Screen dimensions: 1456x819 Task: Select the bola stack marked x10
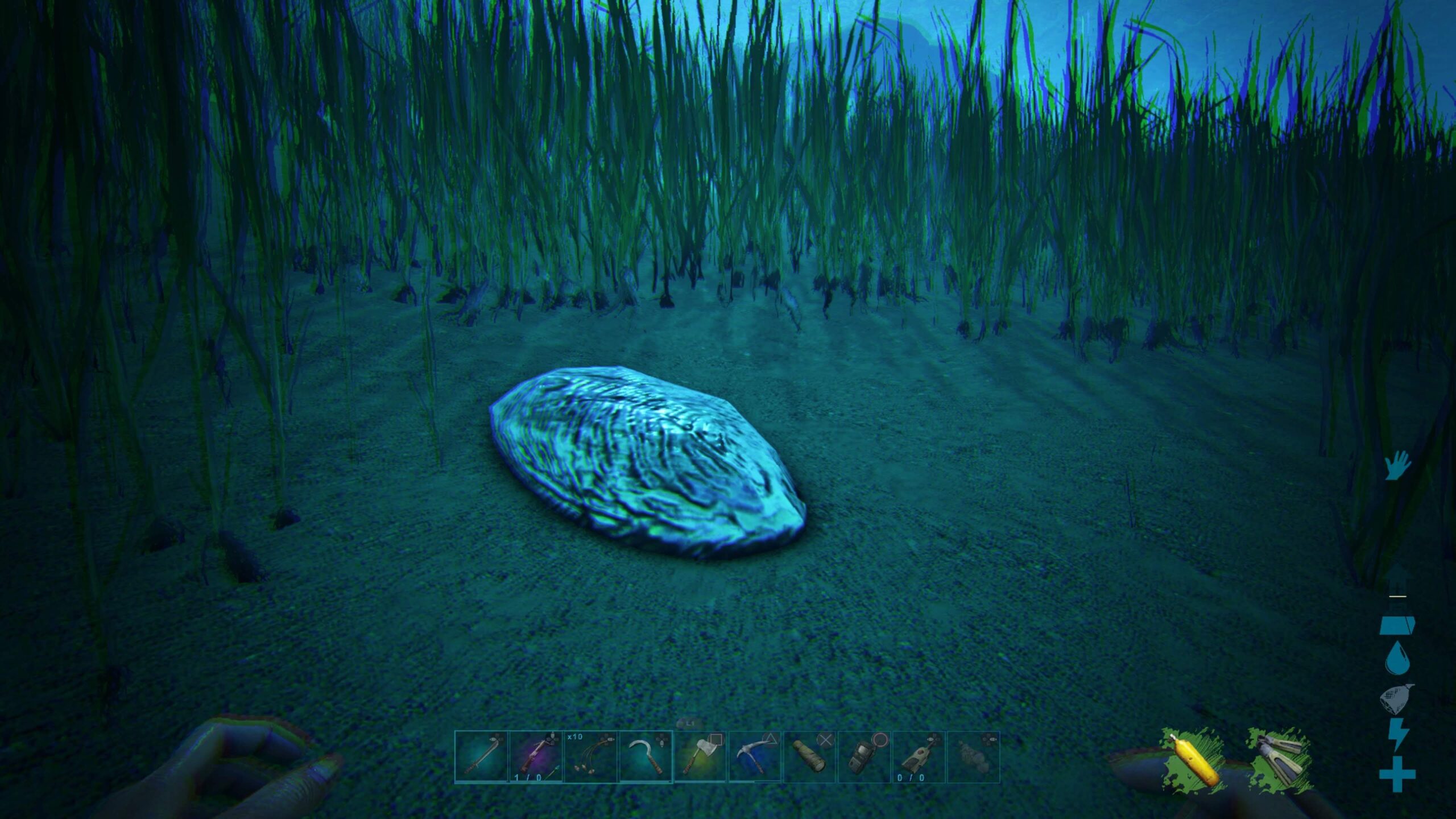coord(590,758)
